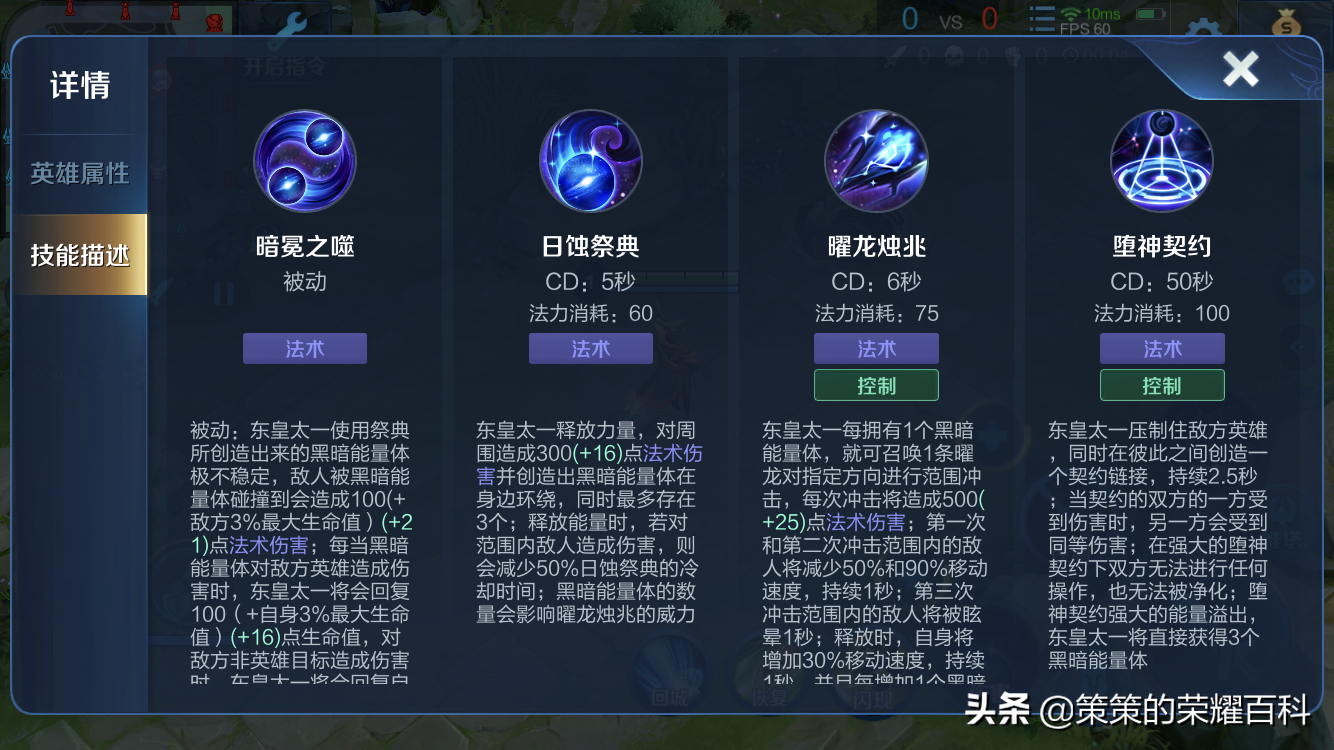The image size is (1334, 750).
Task: Click the 法术 tag under 暗冕之噬
Action: click(x=305, y=348)
